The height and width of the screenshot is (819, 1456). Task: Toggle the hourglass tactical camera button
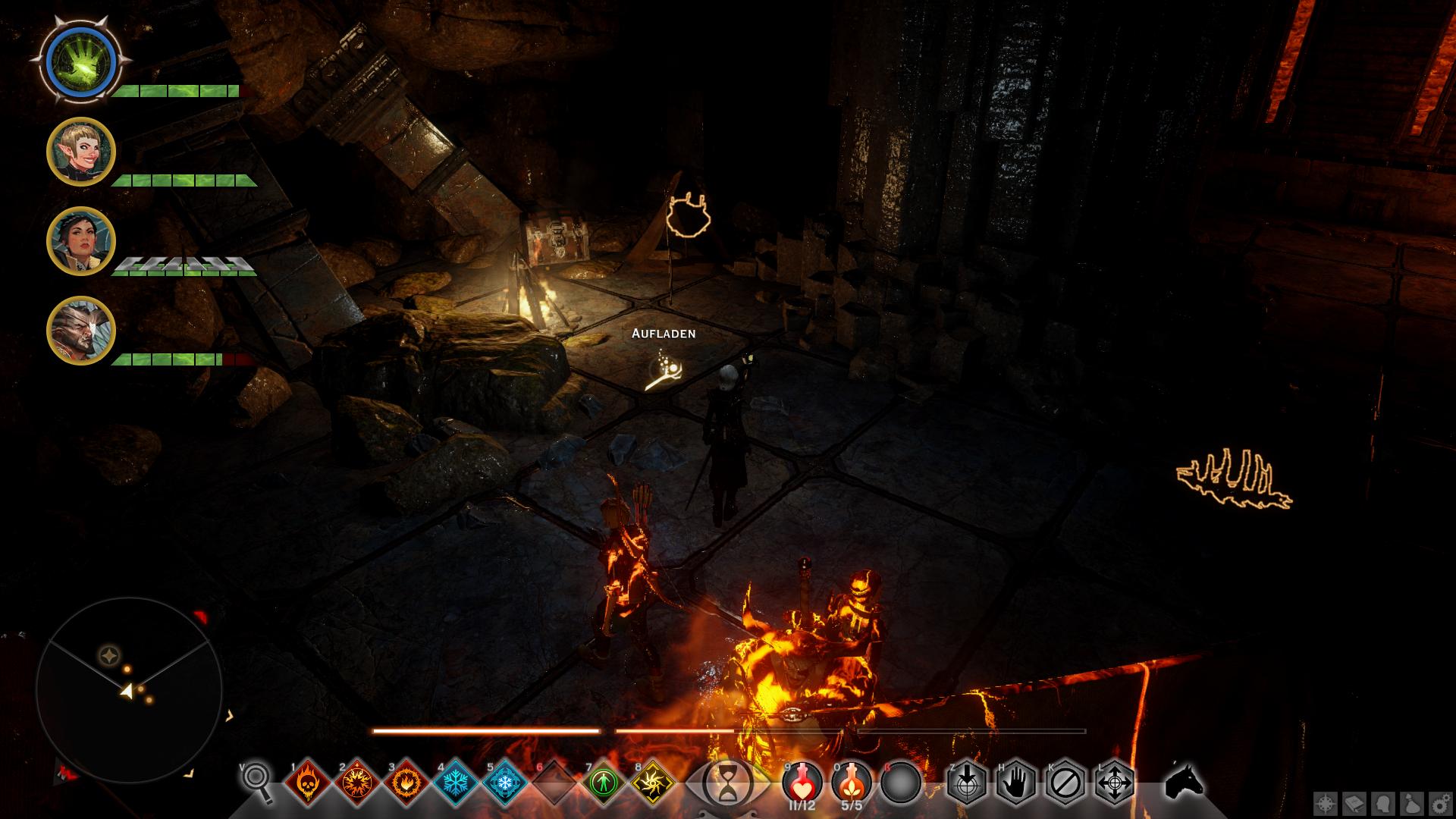(x=728, y=781)
